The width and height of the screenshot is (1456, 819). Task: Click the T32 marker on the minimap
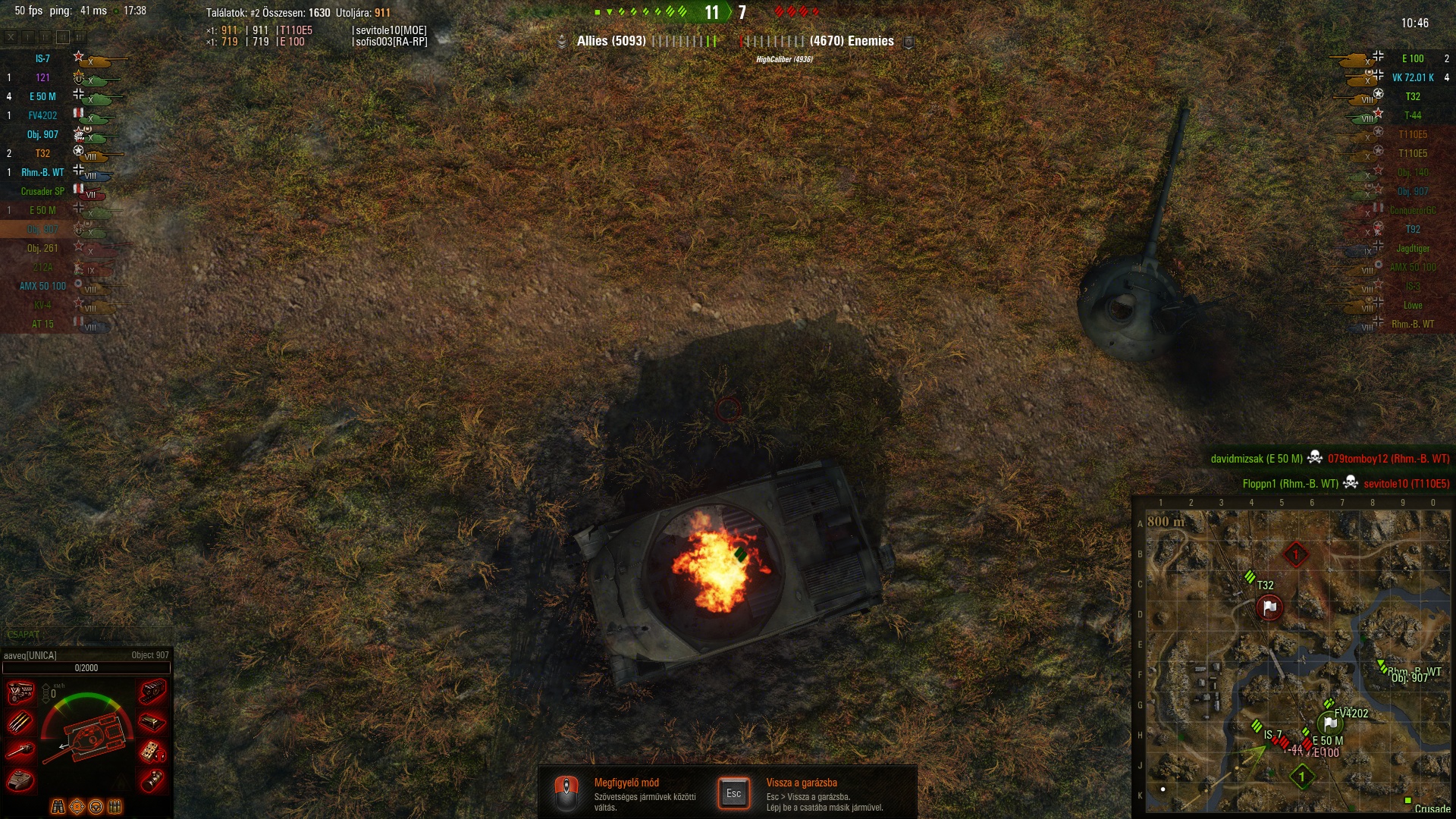(x=1250, y=578)
